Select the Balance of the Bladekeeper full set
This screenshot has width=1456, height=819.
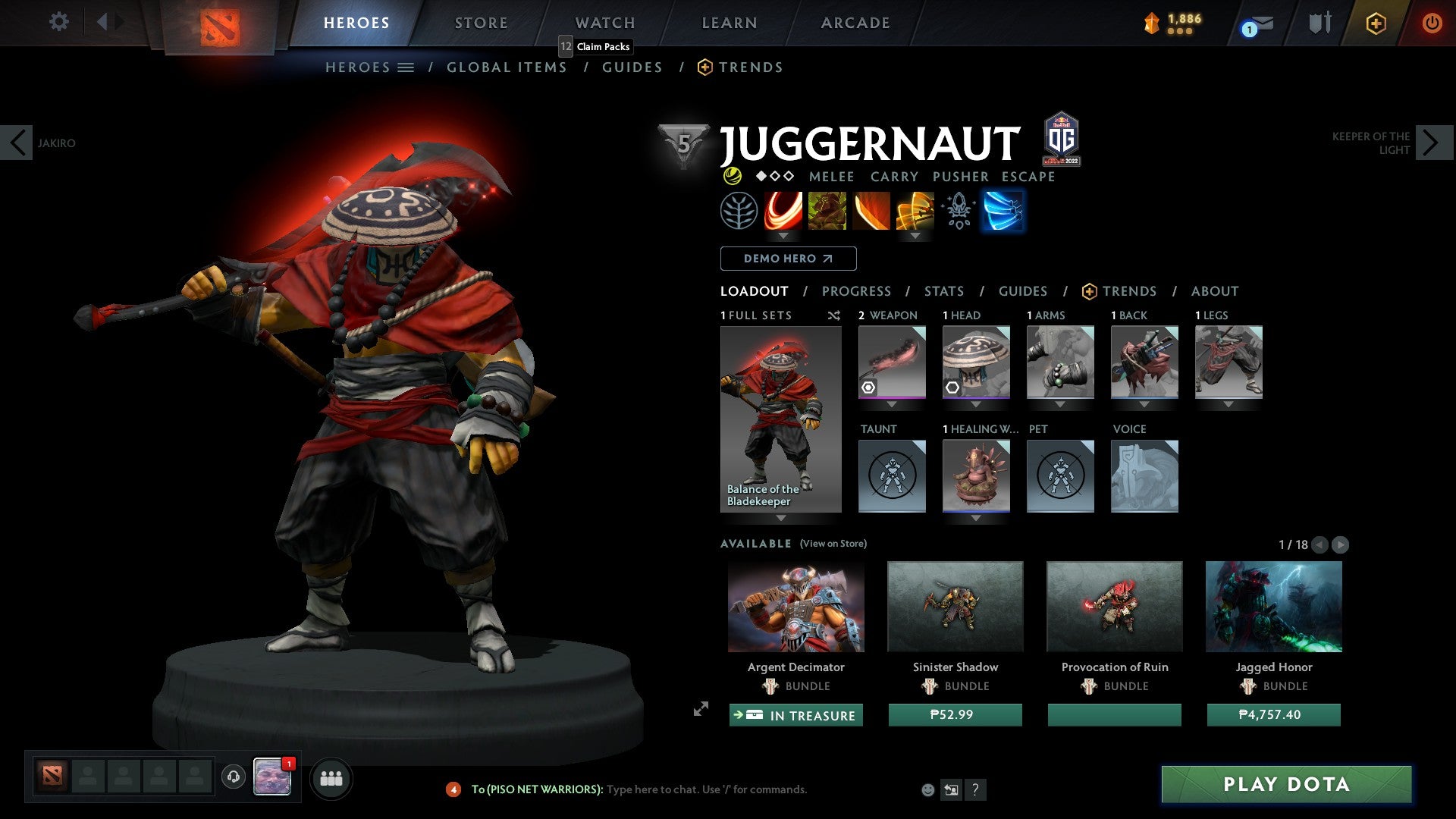click(780, 419)
